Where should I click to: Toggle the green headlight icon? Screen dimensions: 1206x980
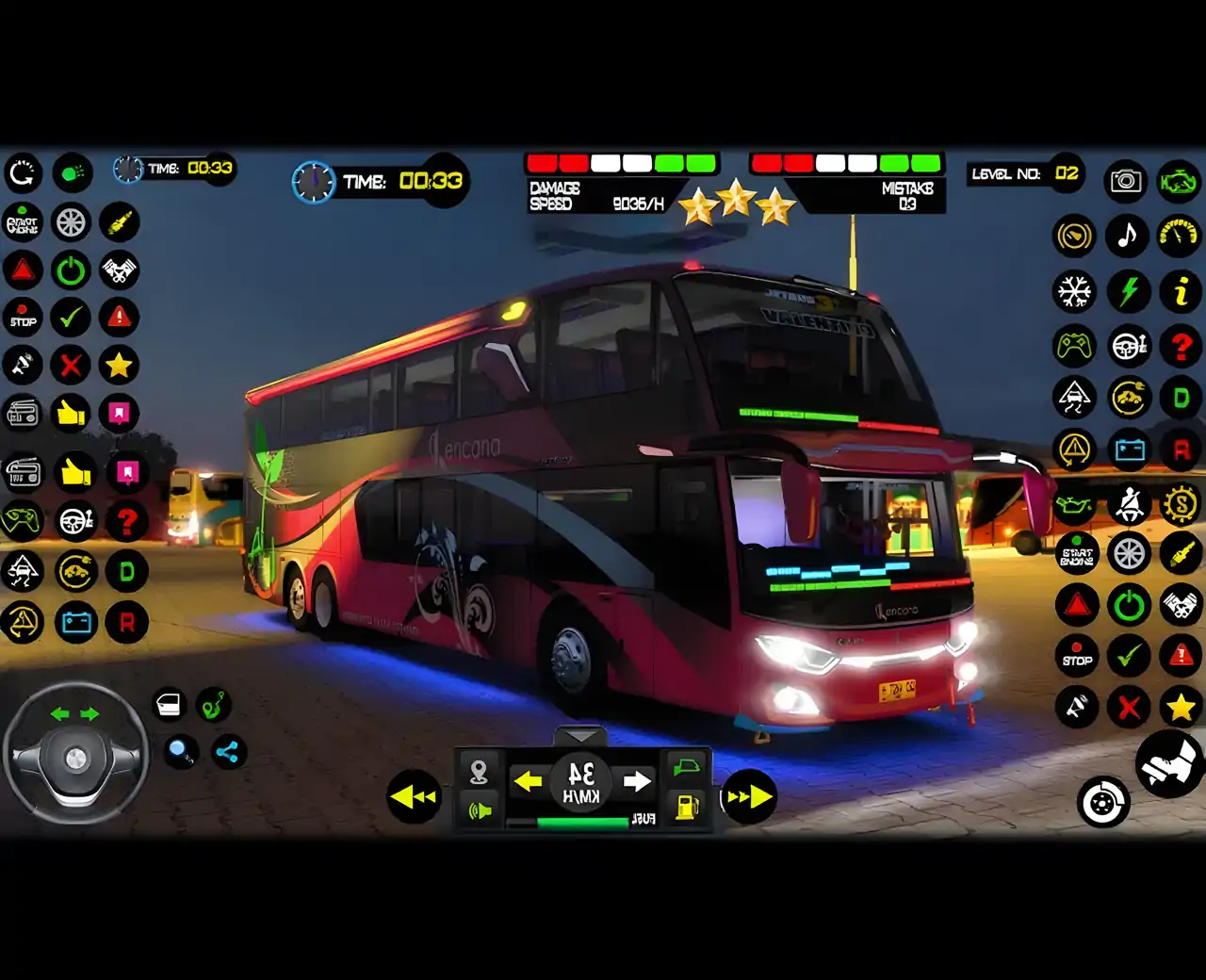pyautogui.click(x=73, y=172)
